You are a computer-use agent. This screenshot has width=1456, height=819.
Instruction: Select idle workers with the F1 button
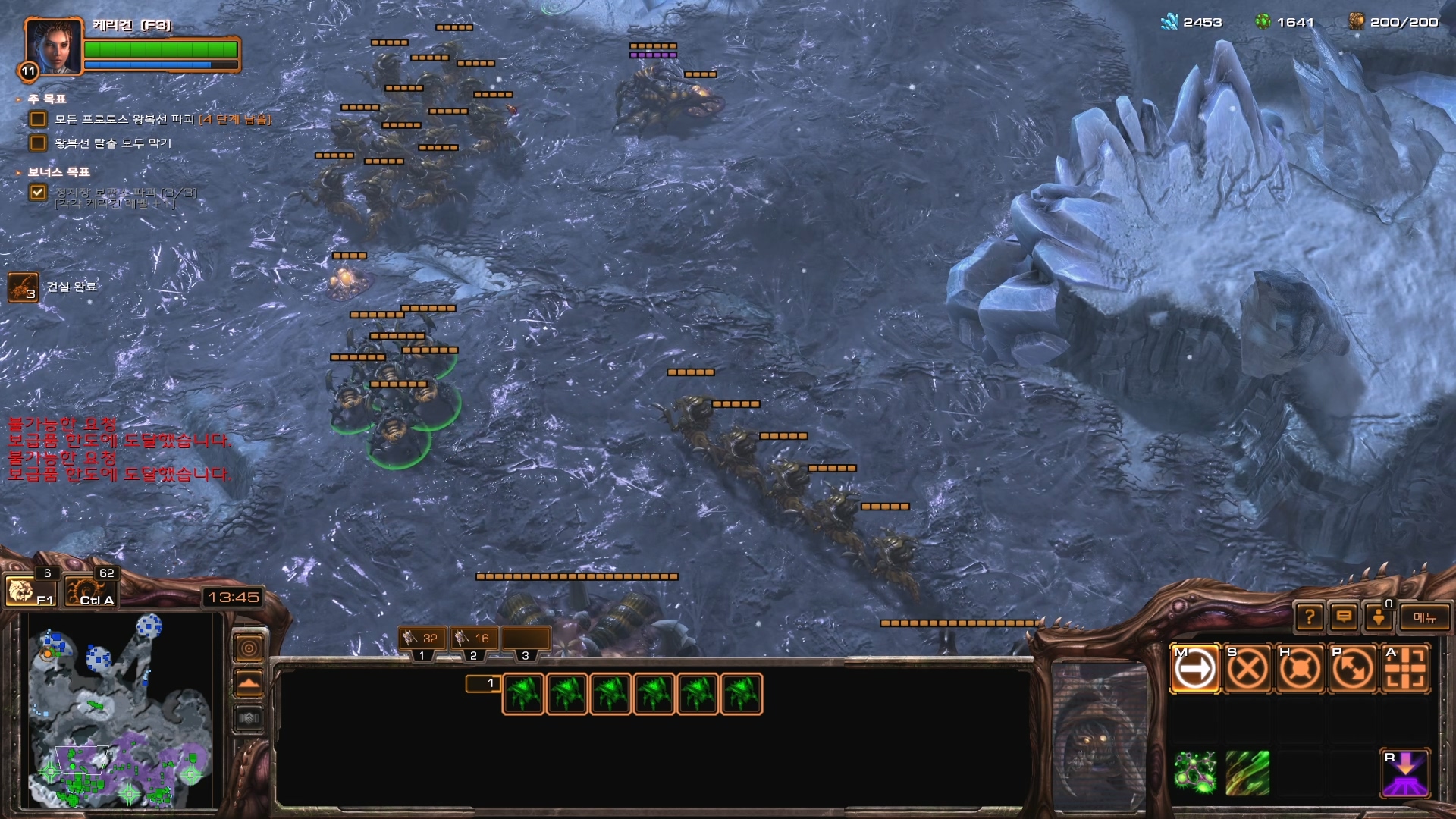coord(30,590)
